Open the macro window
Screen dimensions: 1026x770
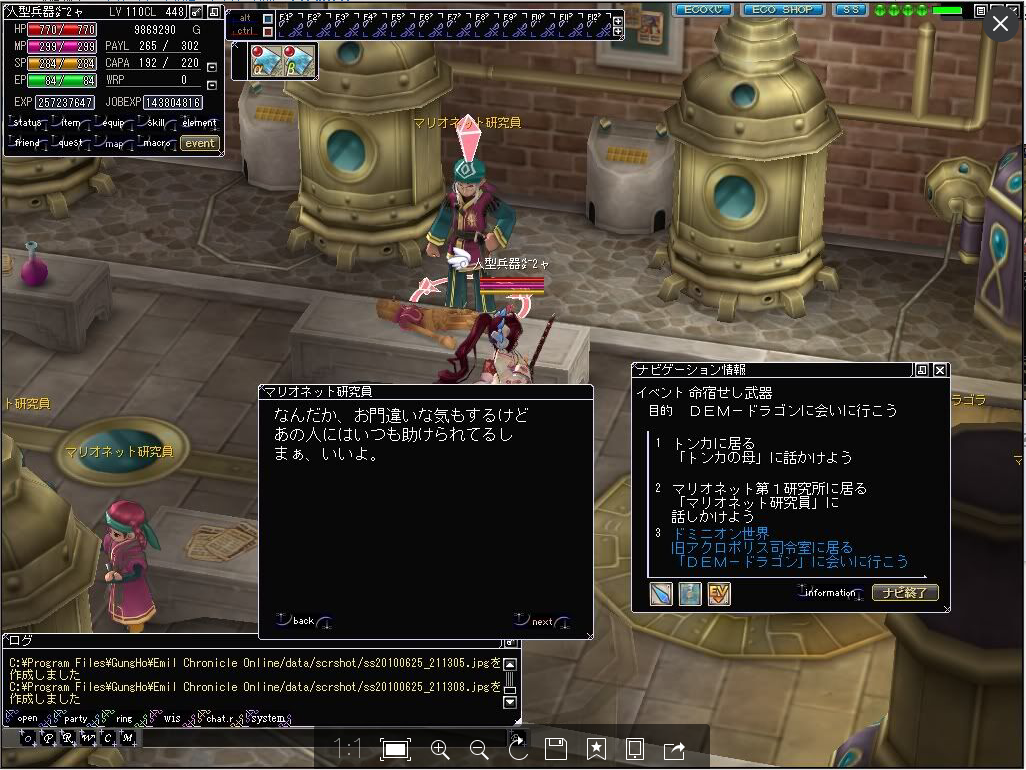[155, 143]
